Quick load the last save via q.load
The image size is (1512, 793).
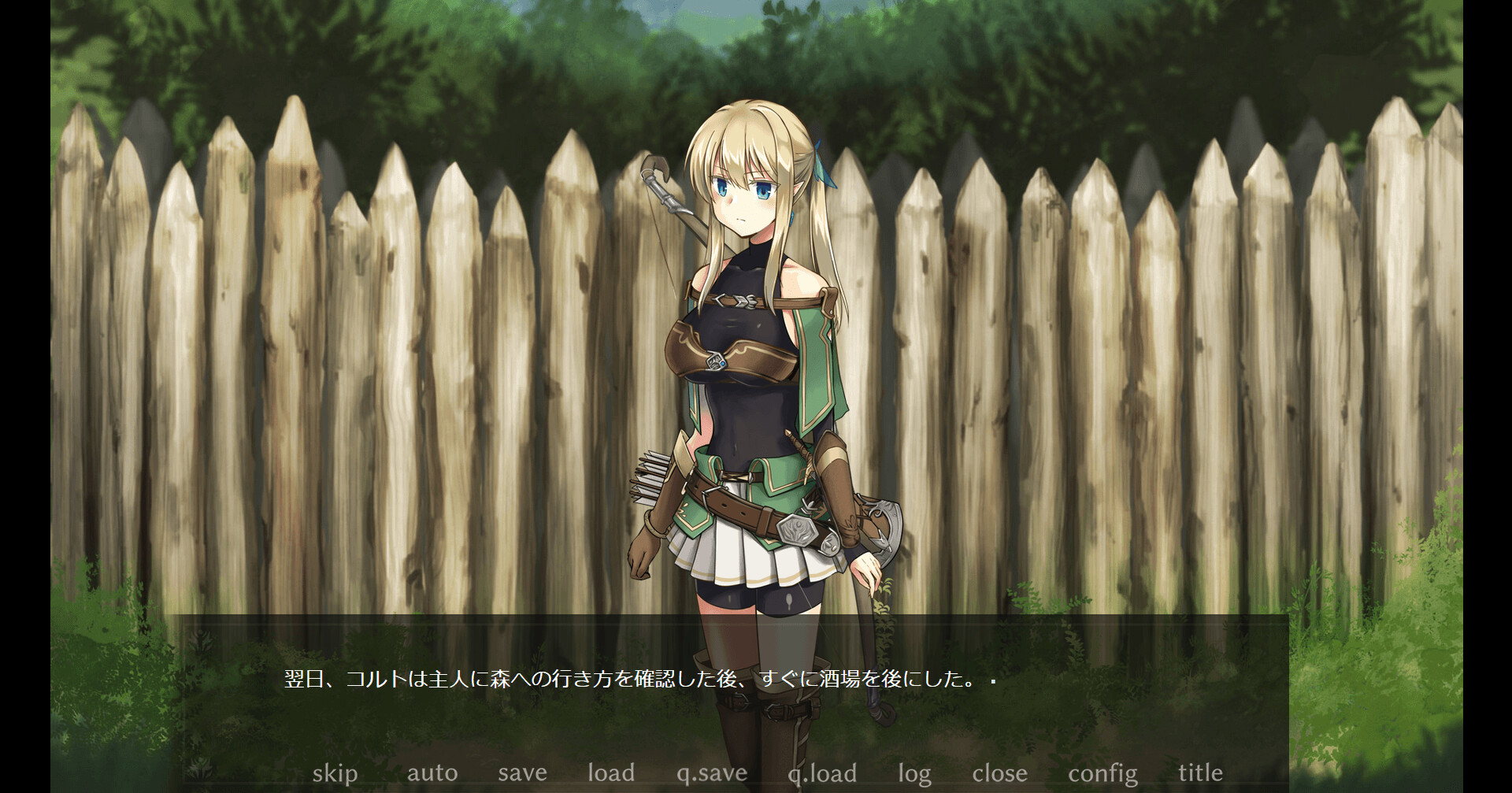[823, 773]
